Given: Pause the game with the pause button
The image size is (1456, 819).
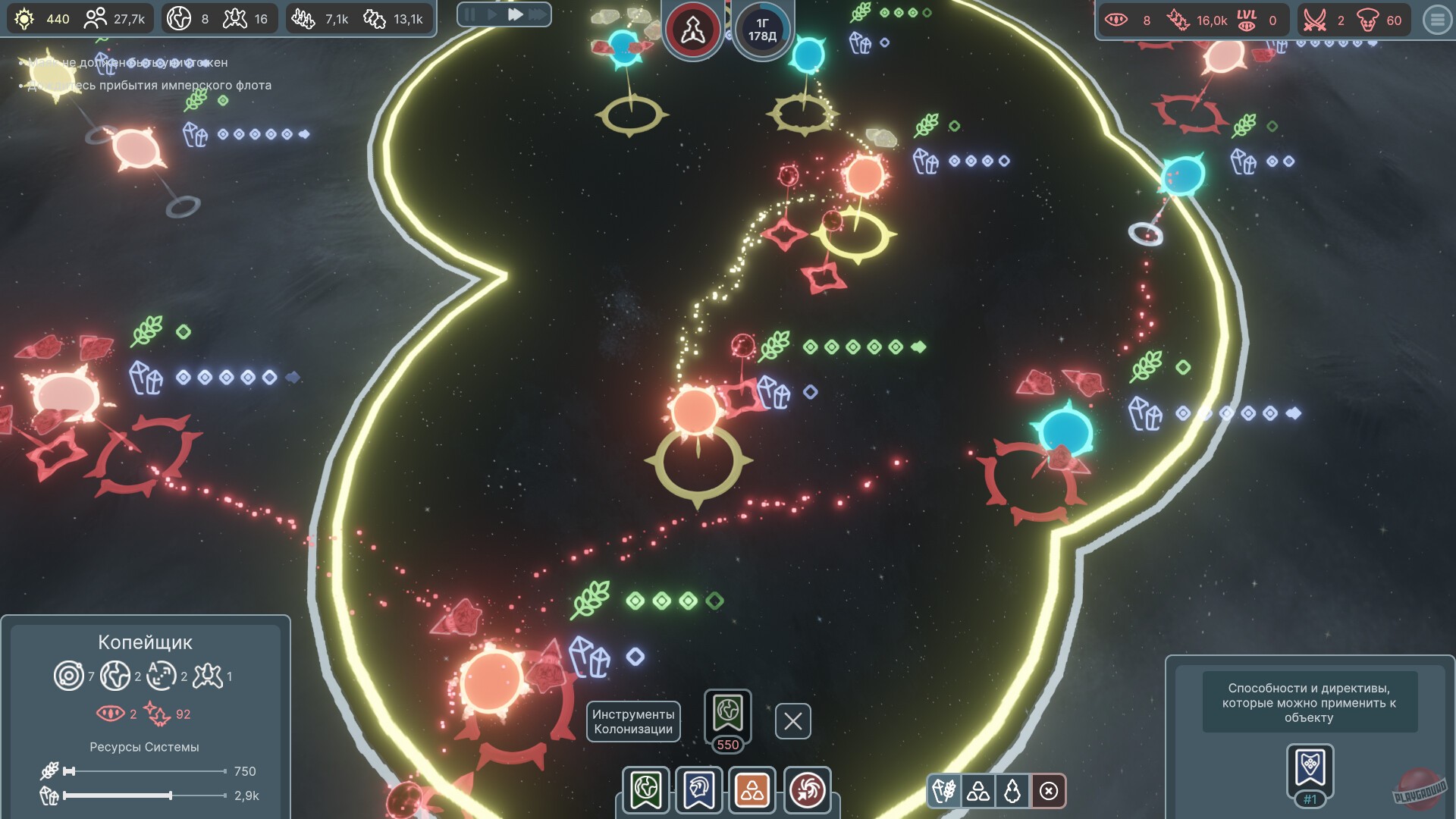Looking at the screenshot, I should pos(469,14).
